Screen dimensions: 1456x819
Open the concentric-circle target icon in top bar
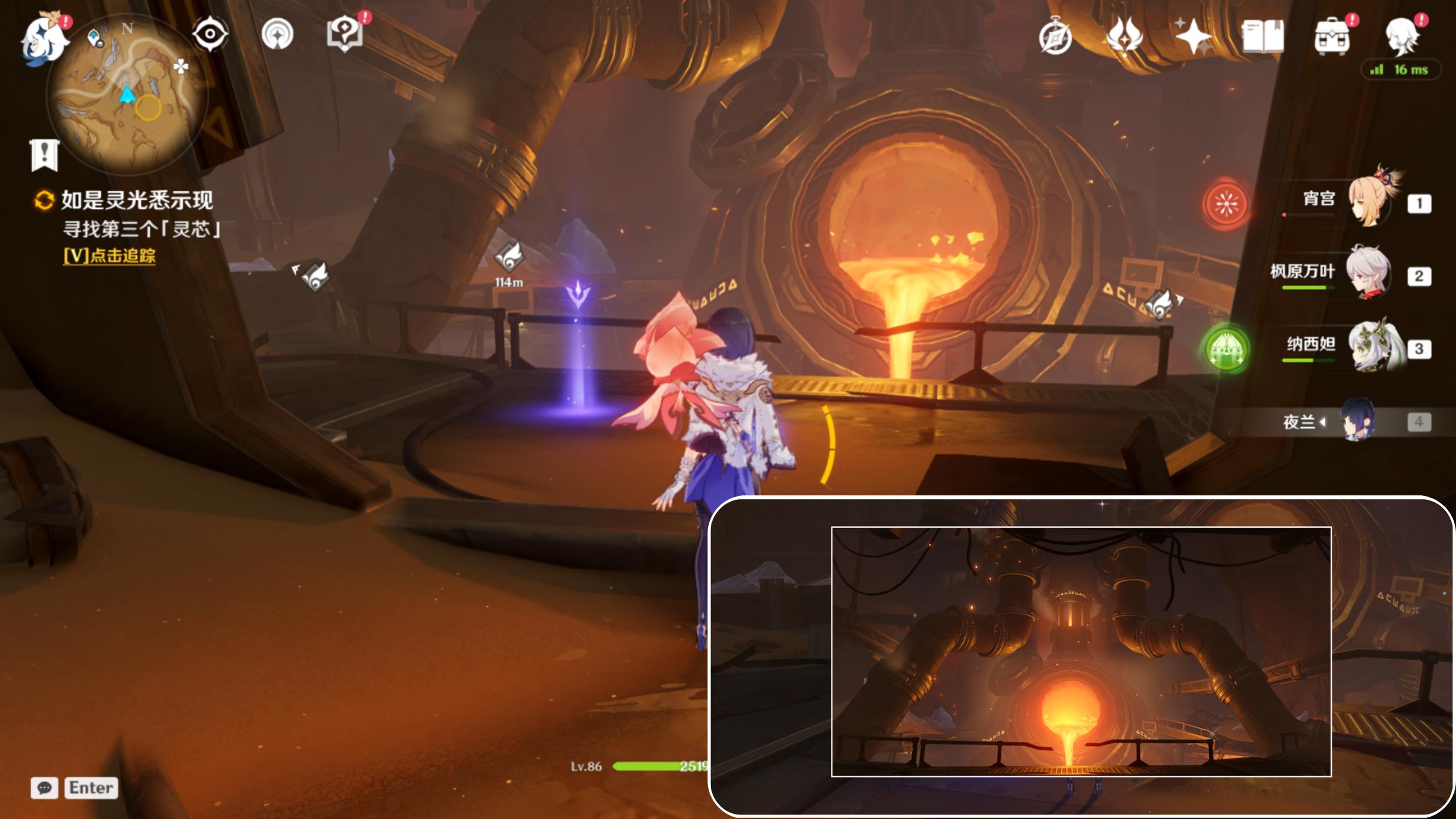pyautogui.click(x=278, y=34)
